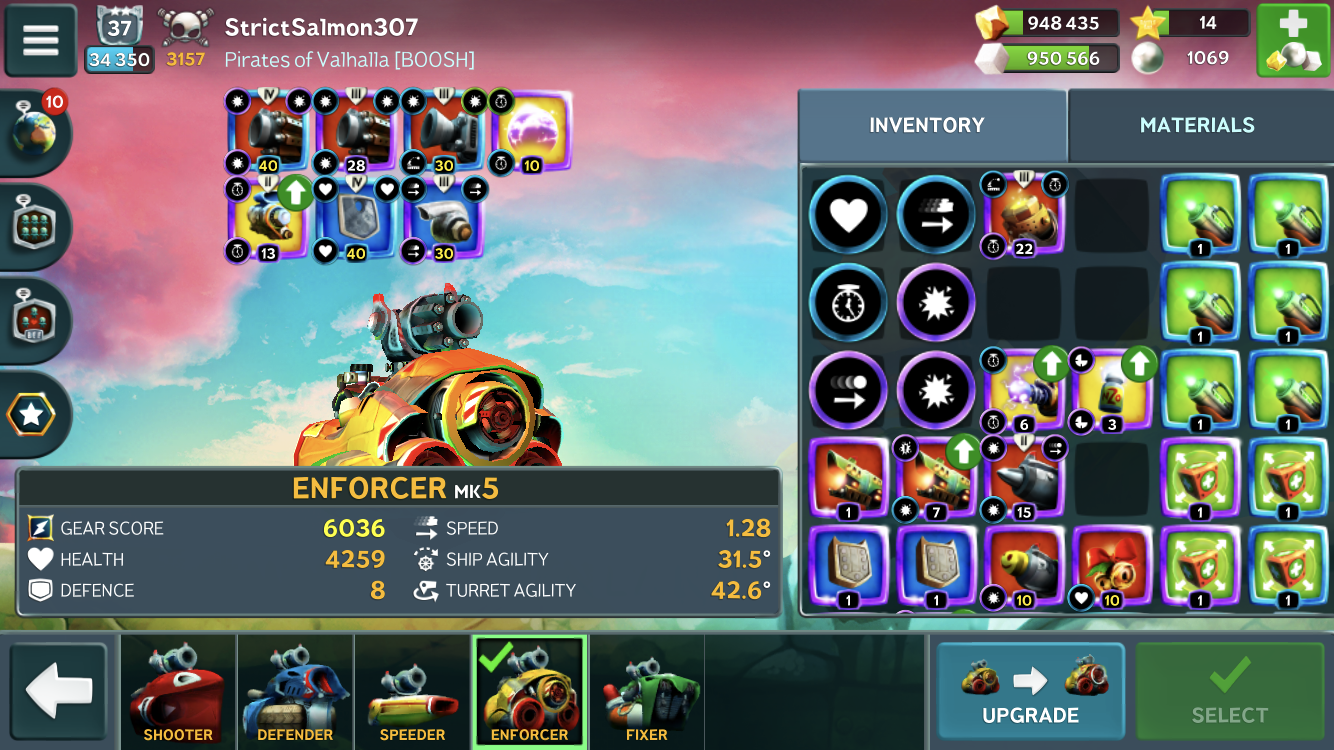
Task: Upgrade the Enforcer ship
Action: (x=1030, y=691)
